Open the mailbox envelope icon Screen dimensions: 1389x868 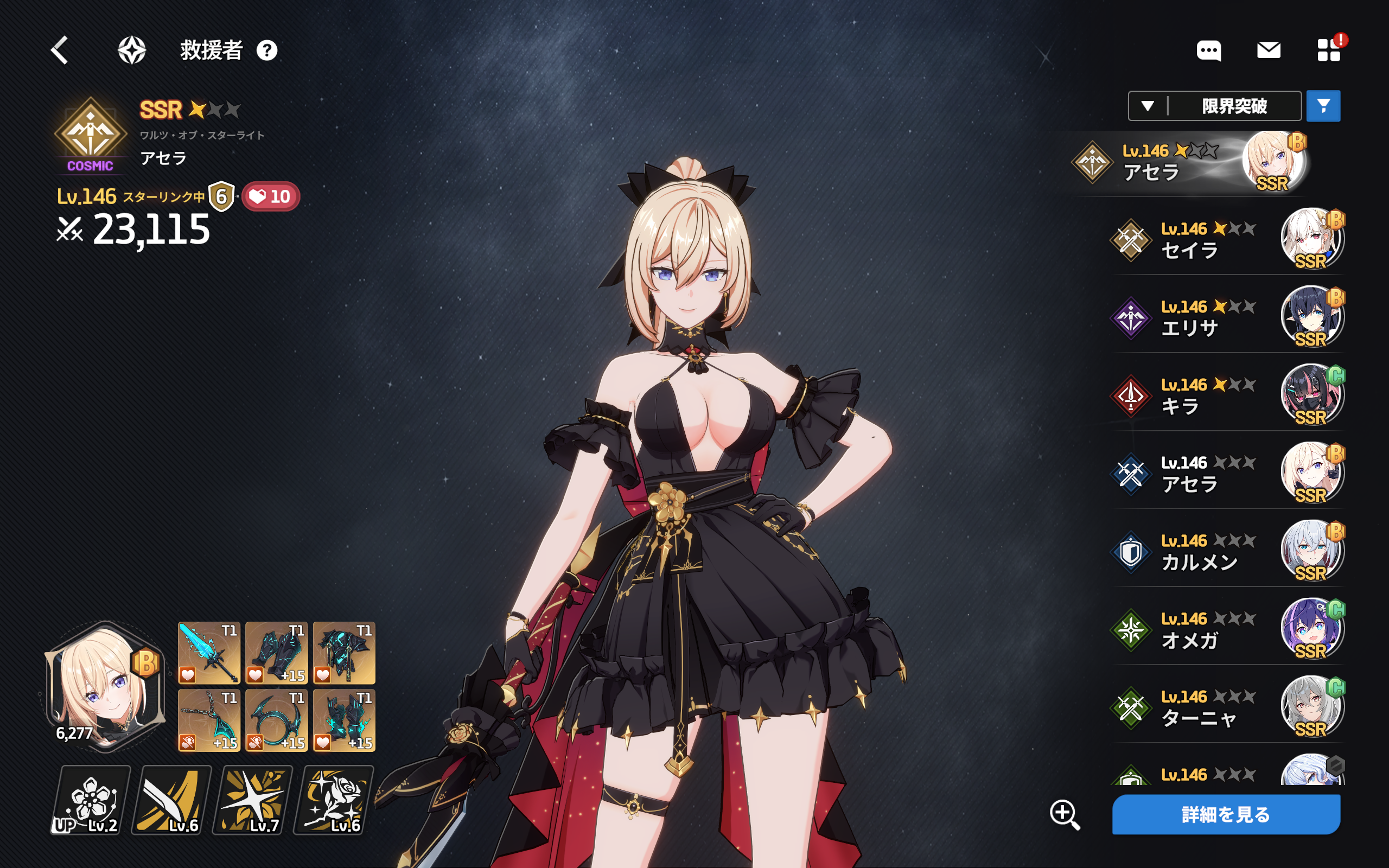click(1269, 50)
